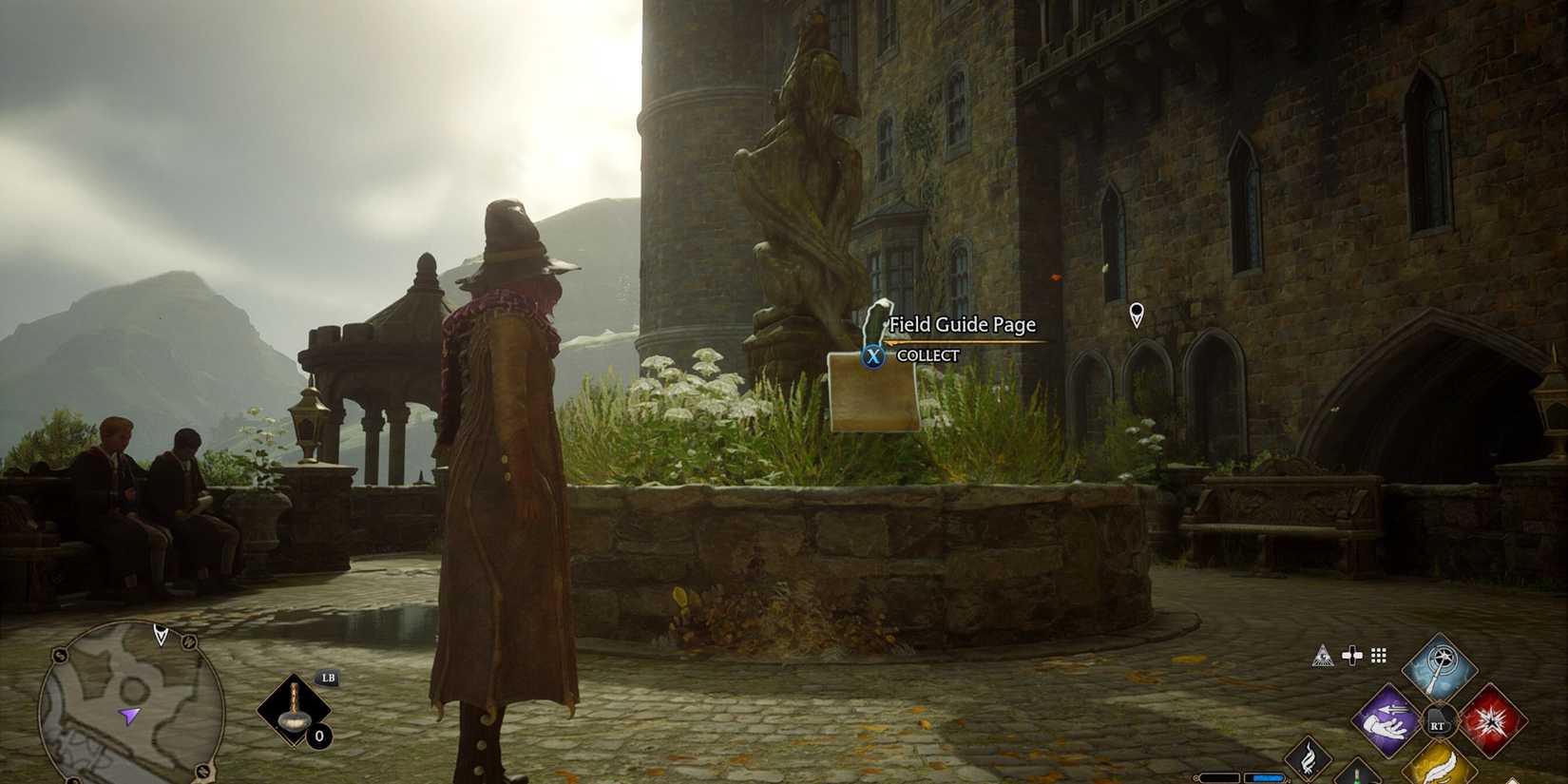Open the spell diamond selector

[x=1442, y=720]
